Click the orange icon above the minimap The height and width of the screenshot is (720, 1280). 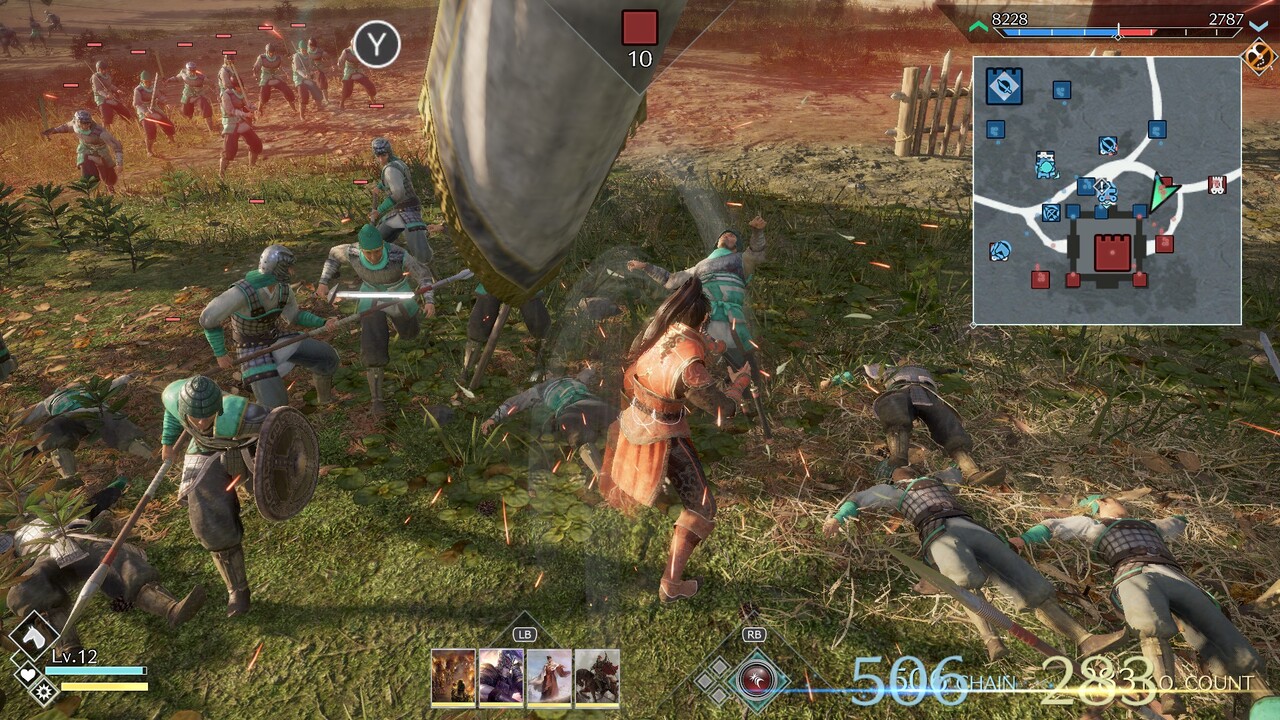click(x=1258, y=56)
